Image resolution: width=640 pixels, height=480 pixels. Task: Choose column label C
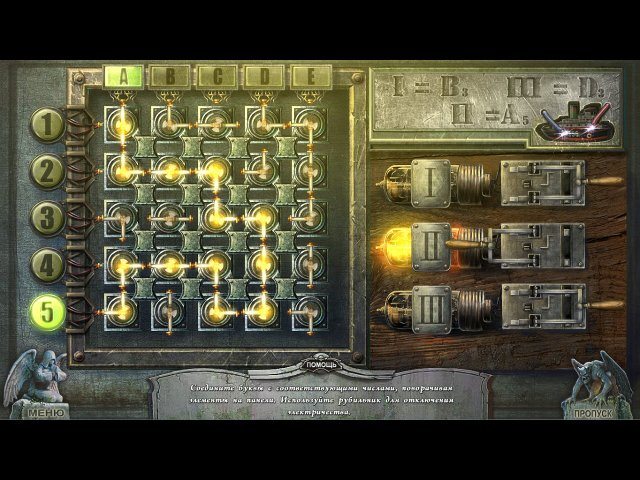217,75
